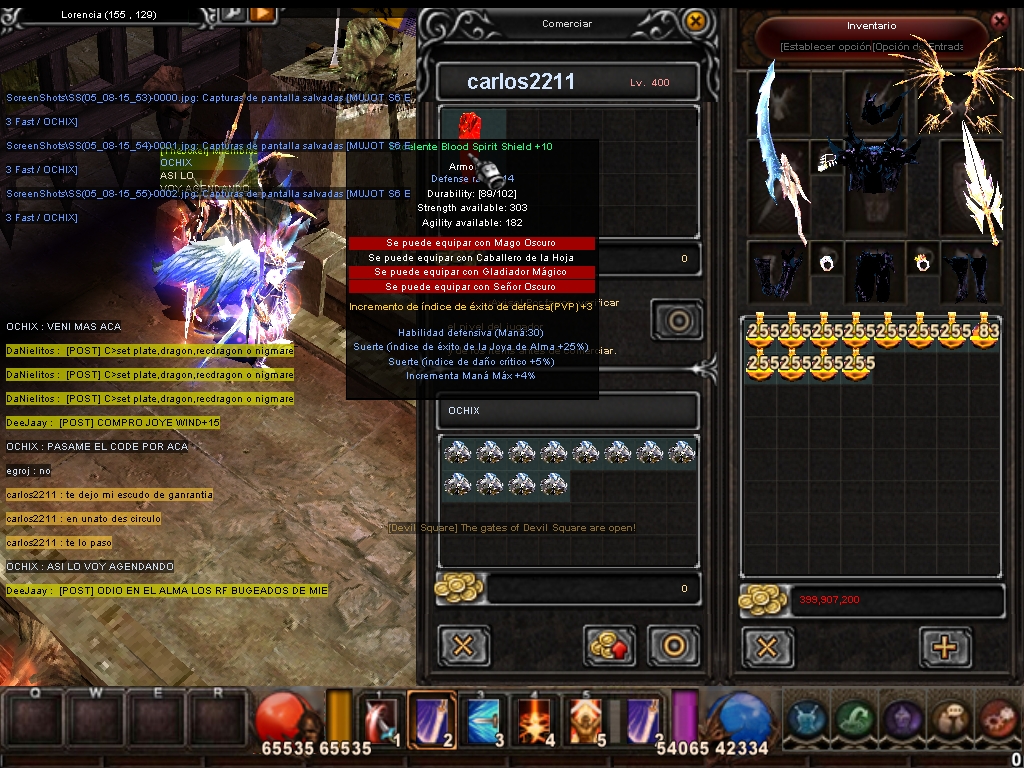
Task: Confirm the trade with the circle button
Action: click(x=673, y=646)
